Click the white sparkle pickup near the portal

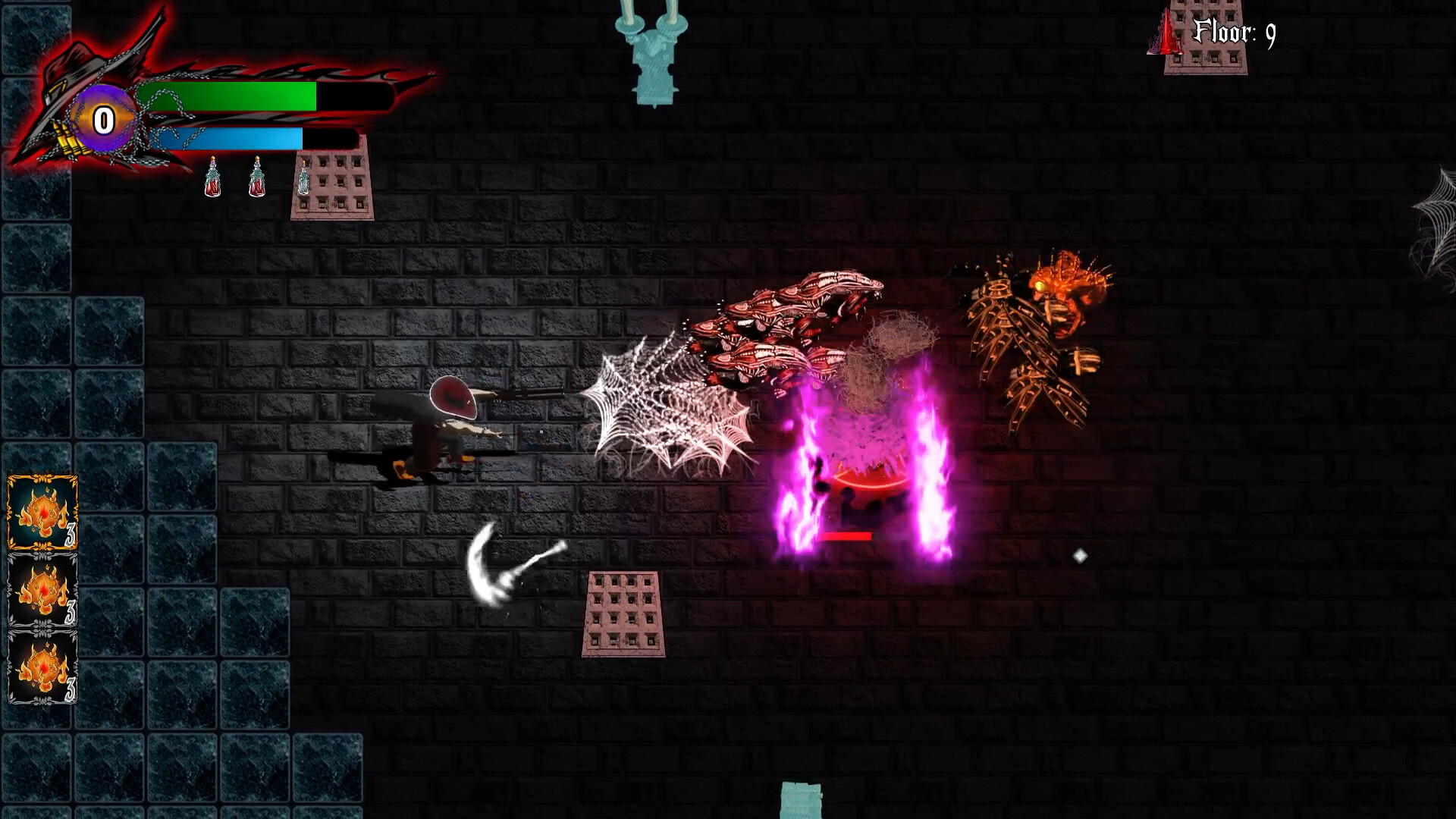[1080, 554]
